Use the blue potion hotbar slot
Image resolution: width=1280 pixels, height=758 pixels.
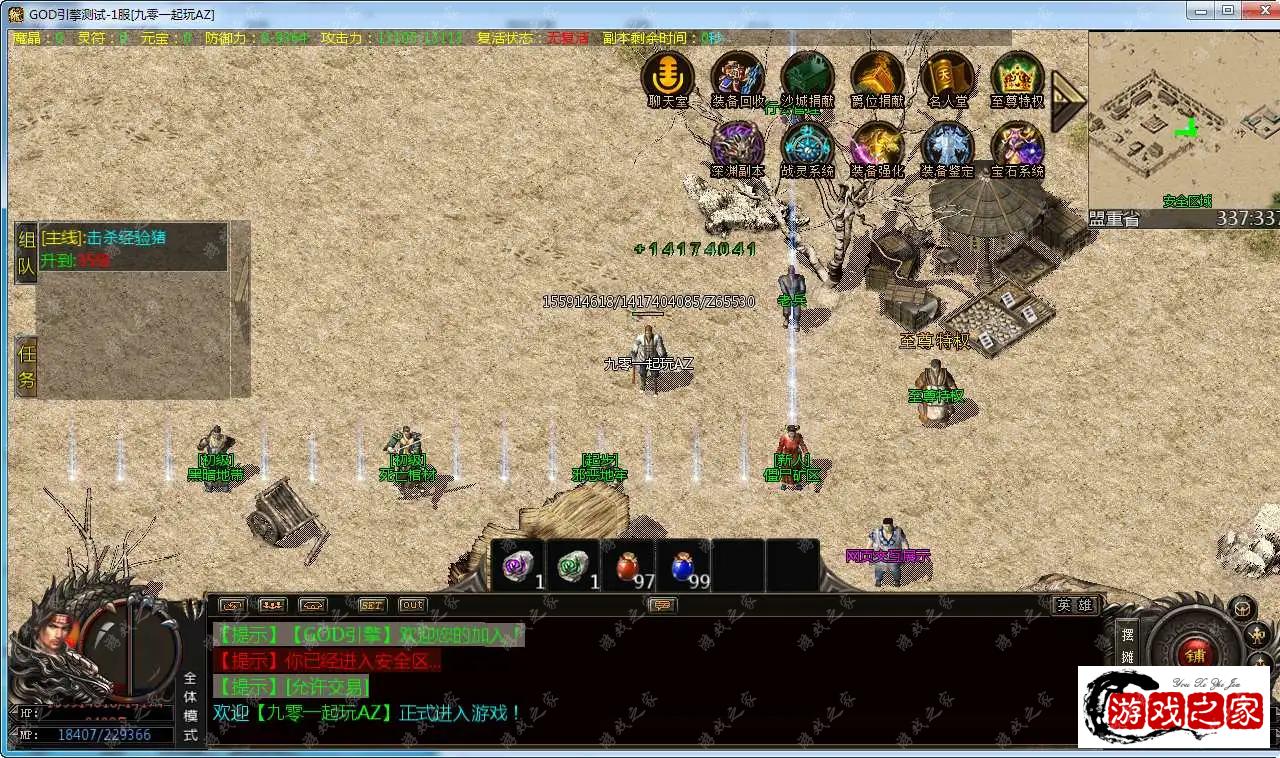point(685,567)
